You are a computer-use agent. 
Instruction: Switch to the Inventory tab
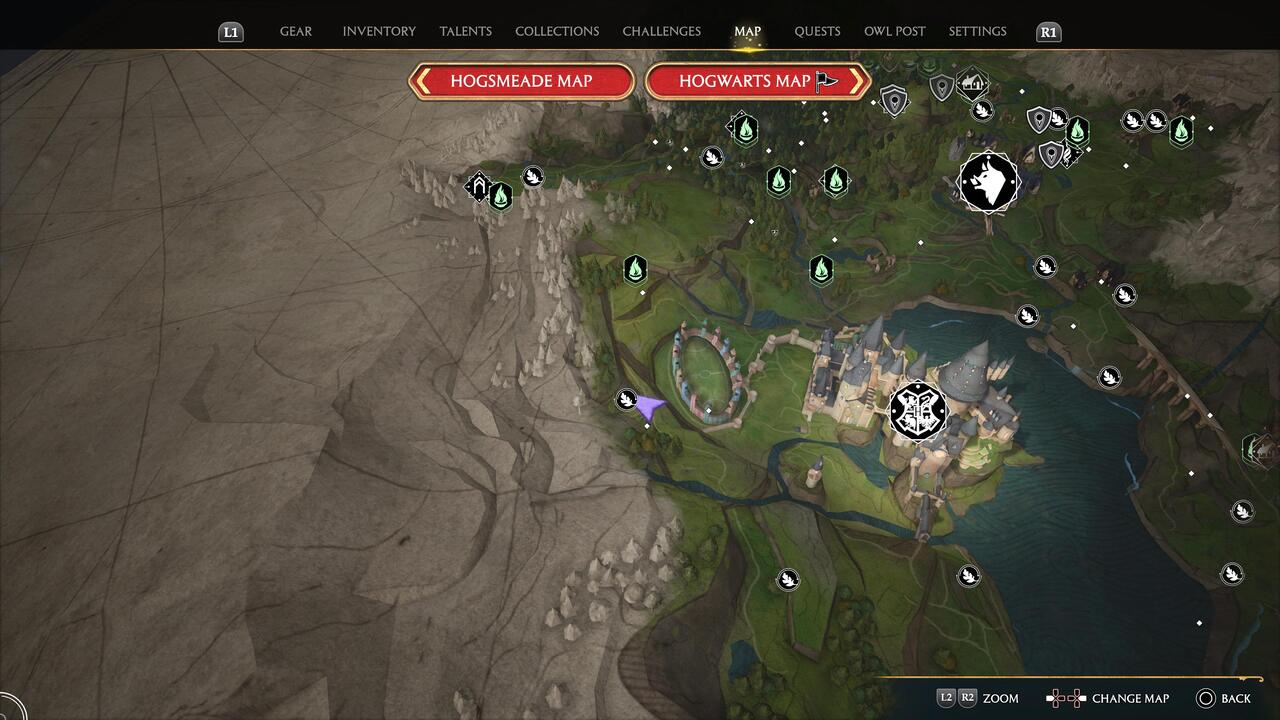tap(379, 31)
